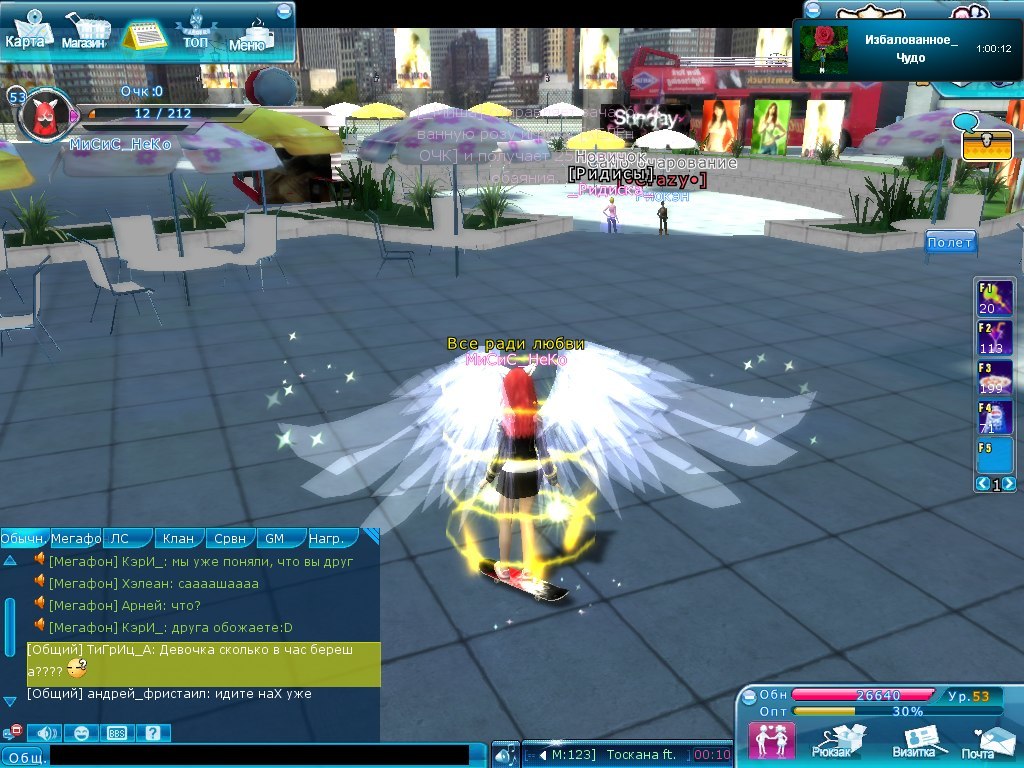The height and width of the screenshot is (768, 1024).
Task: Open the Карта map screen
Action: point(27,31)
